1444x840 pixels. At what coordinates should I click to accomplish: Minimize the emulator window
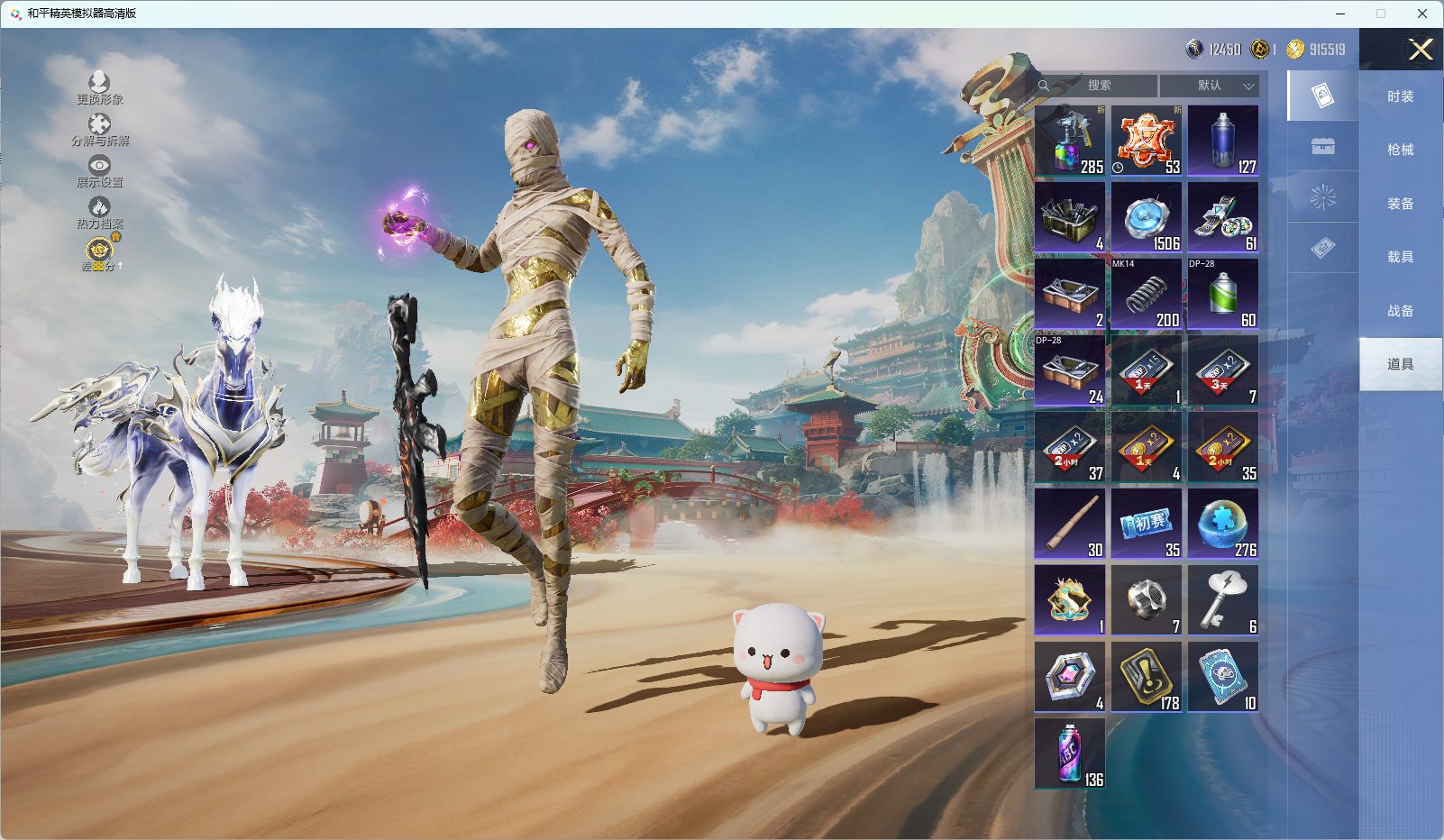pos(1340,14)
